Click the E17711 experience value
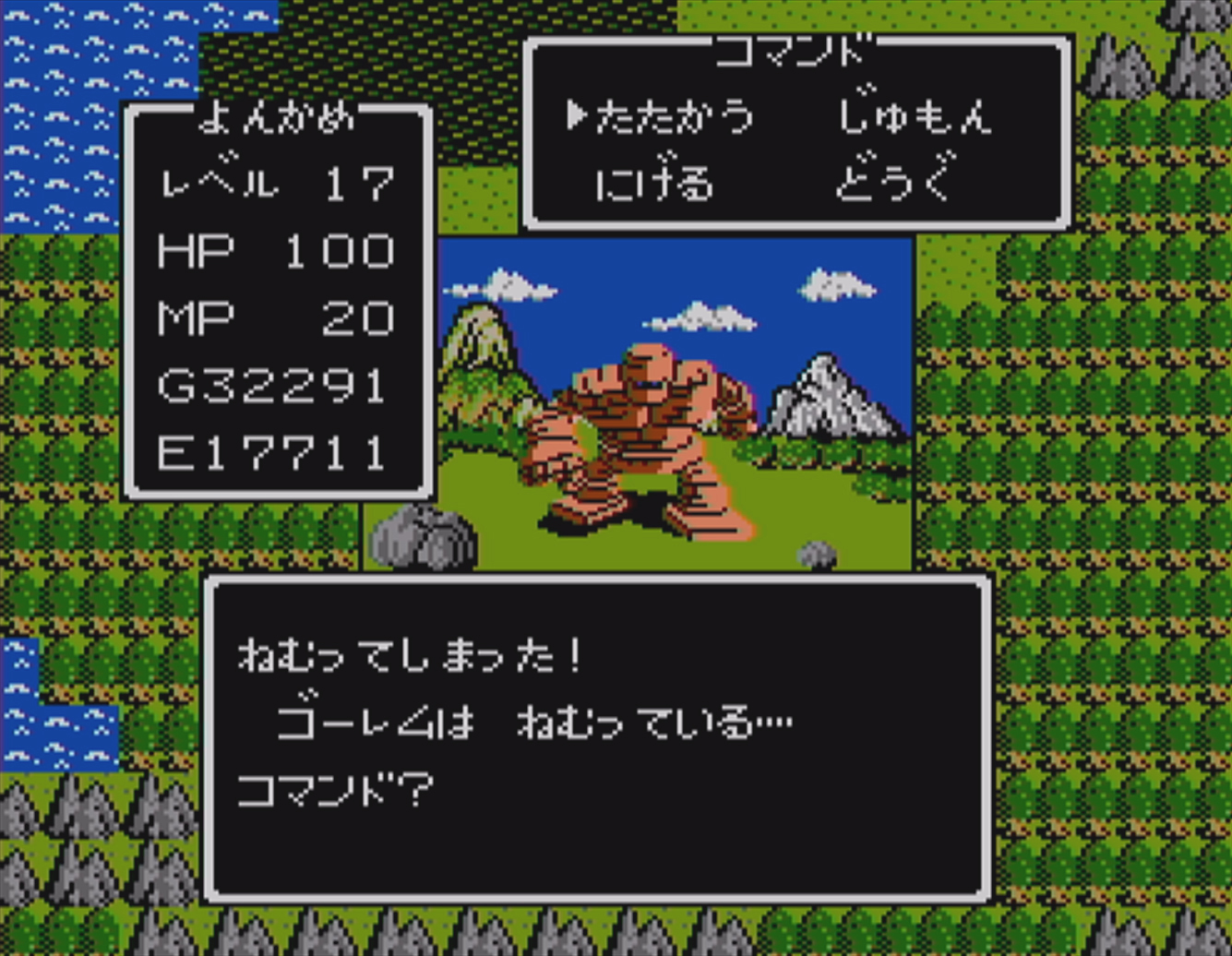 (268, 452)
